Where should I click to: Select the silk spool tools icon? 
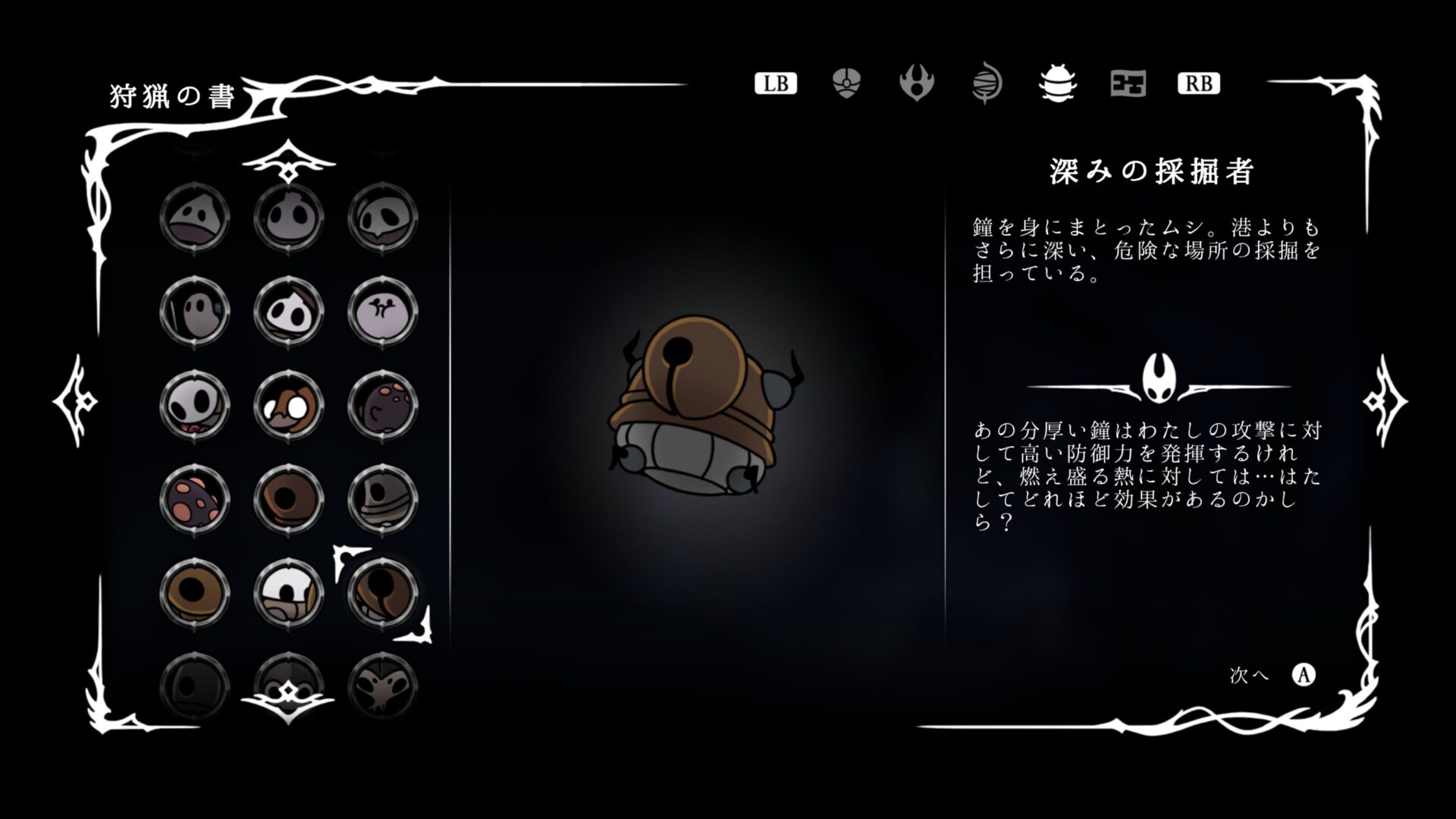pos(987,84)
